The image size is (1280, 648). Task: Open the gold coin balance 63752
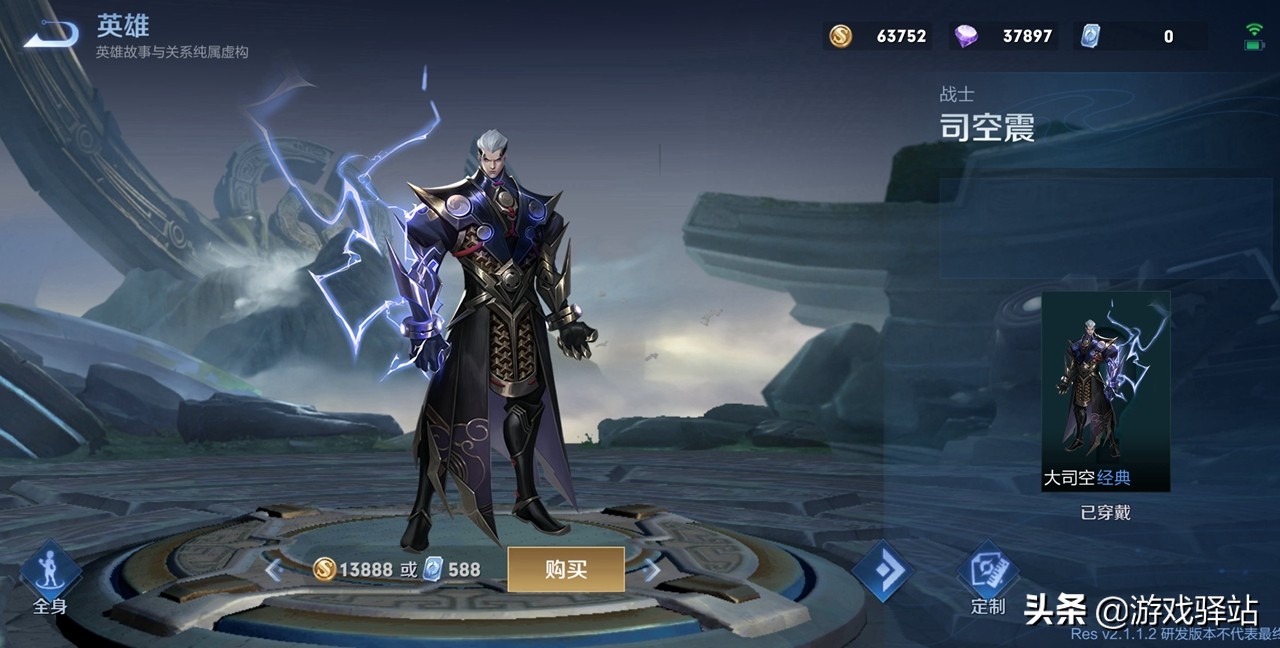pos(878,37)
